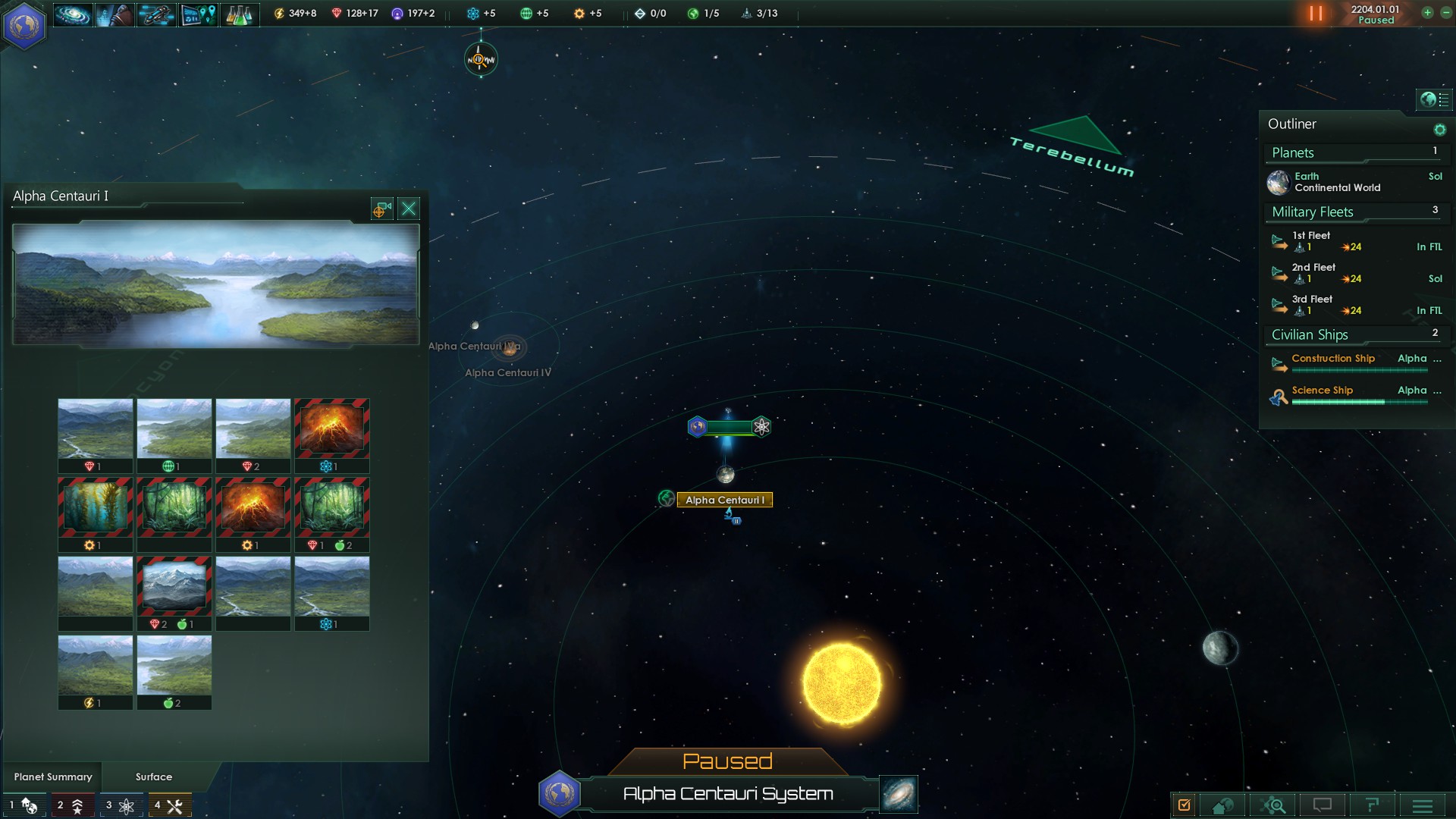This screenshot has height=819, width=1456.
Task: Open the research flasks button
Action: click(239, 14)
